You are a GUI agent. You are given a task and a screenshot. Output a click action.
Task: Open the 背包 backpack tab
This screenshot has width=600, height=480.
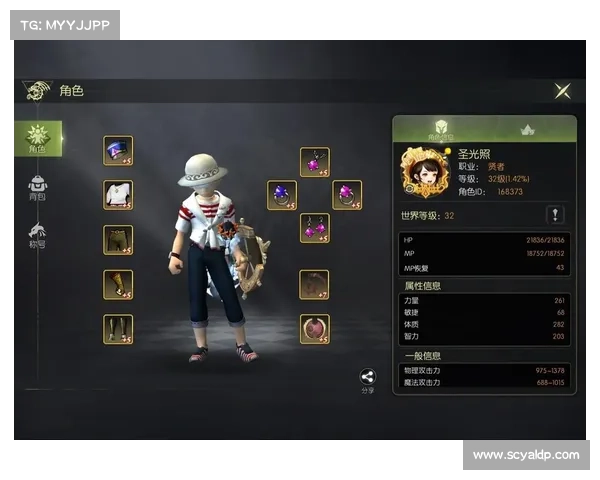[38, 188]
